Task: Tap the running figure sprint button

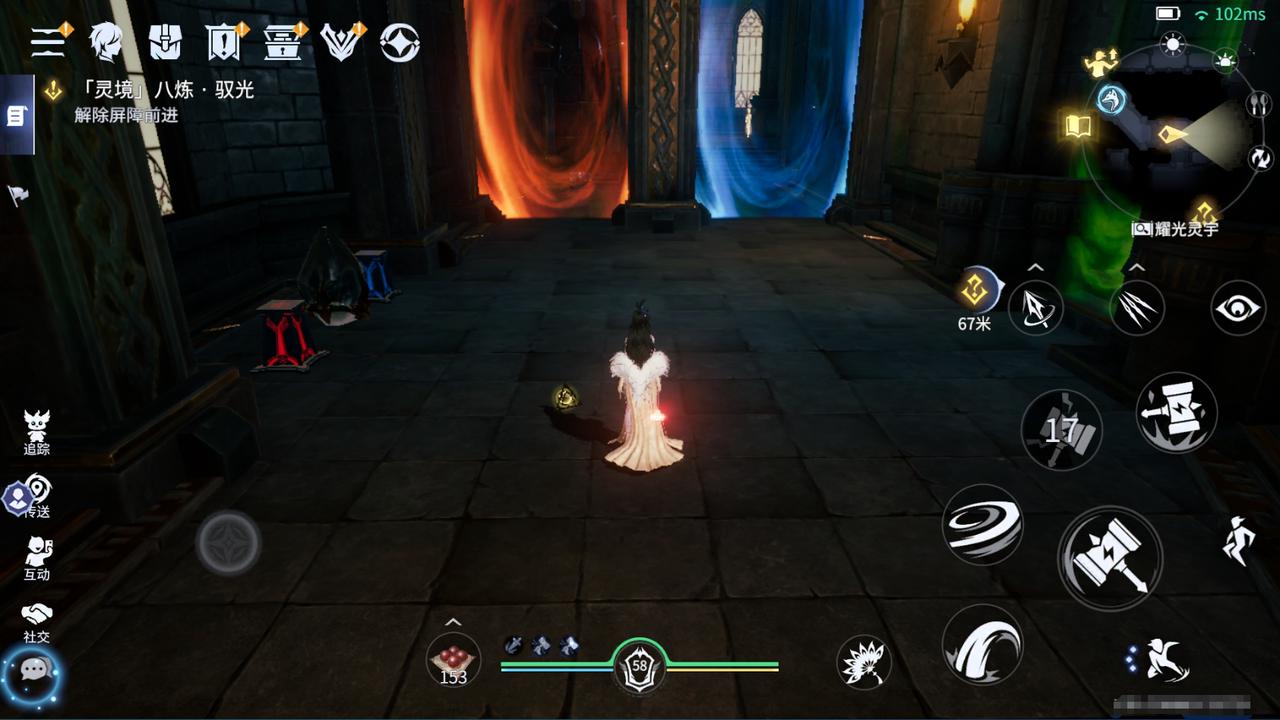Action: point(1238,540)
